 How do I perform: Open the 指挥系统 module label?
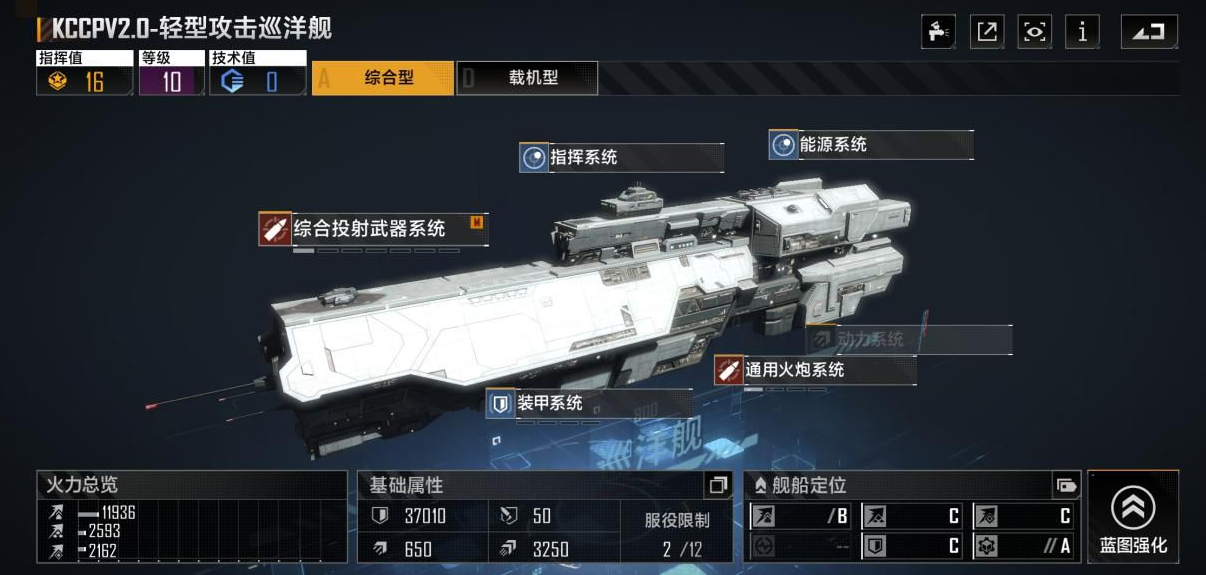pos(621,157)
